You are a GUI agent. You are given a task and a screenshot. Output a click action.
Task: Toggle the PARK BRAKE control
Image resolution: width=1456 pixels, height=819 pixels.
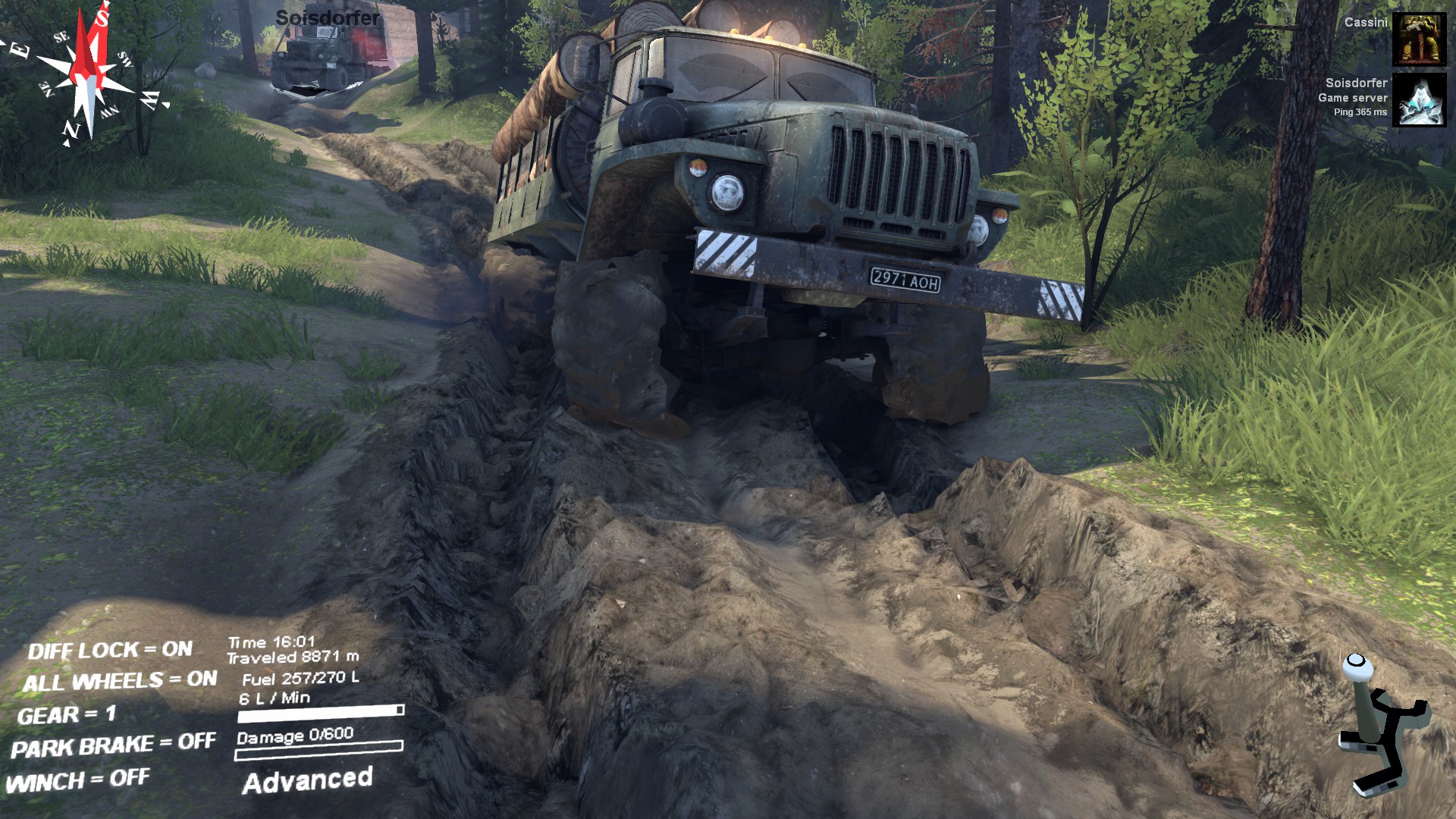[x=113, y=746]
